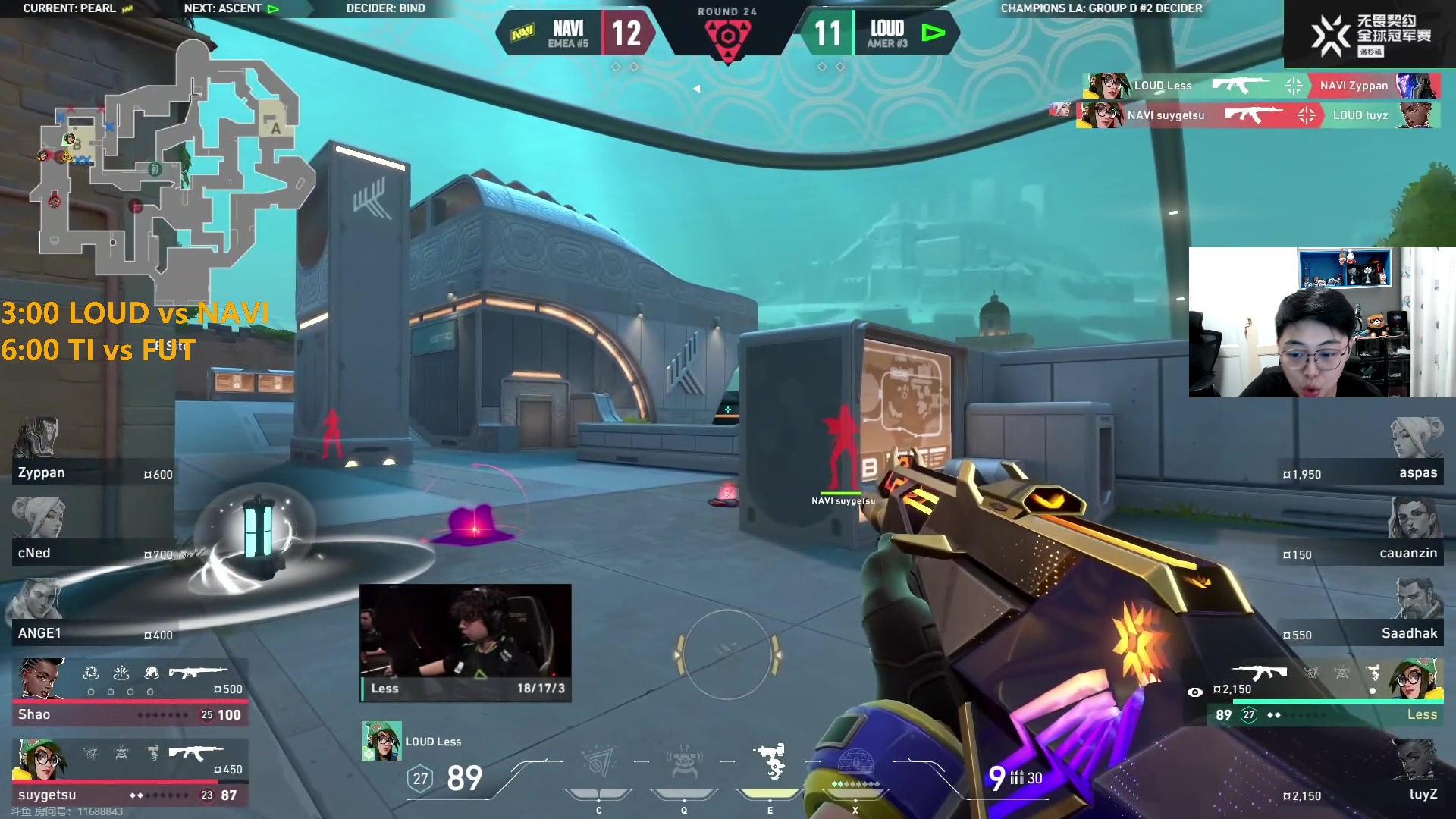Screen dimensions: 1456x819
Task: Click the NAVI team logo
Action: (x=522, y=33)
